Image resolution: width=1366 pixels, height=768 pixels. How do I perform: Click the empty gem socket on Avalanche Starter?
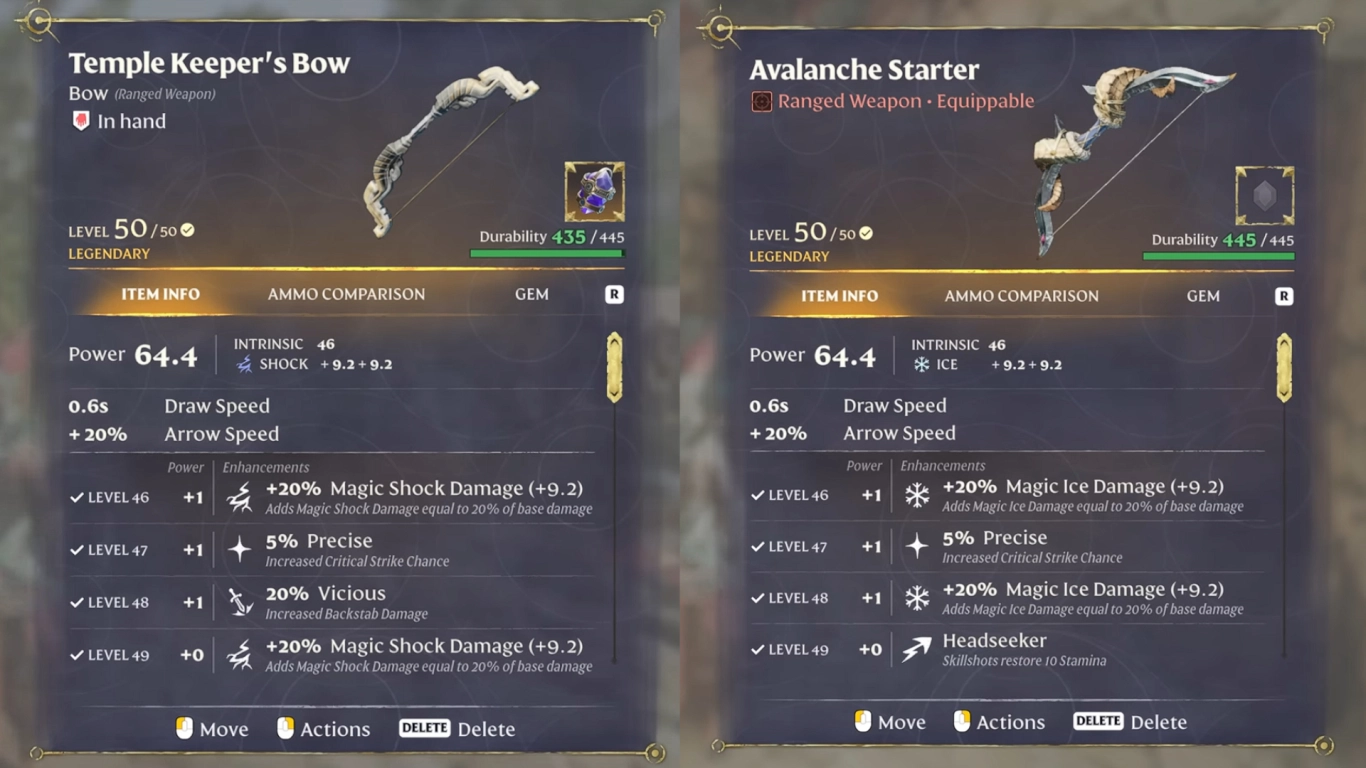click(x=1264, y=194)
